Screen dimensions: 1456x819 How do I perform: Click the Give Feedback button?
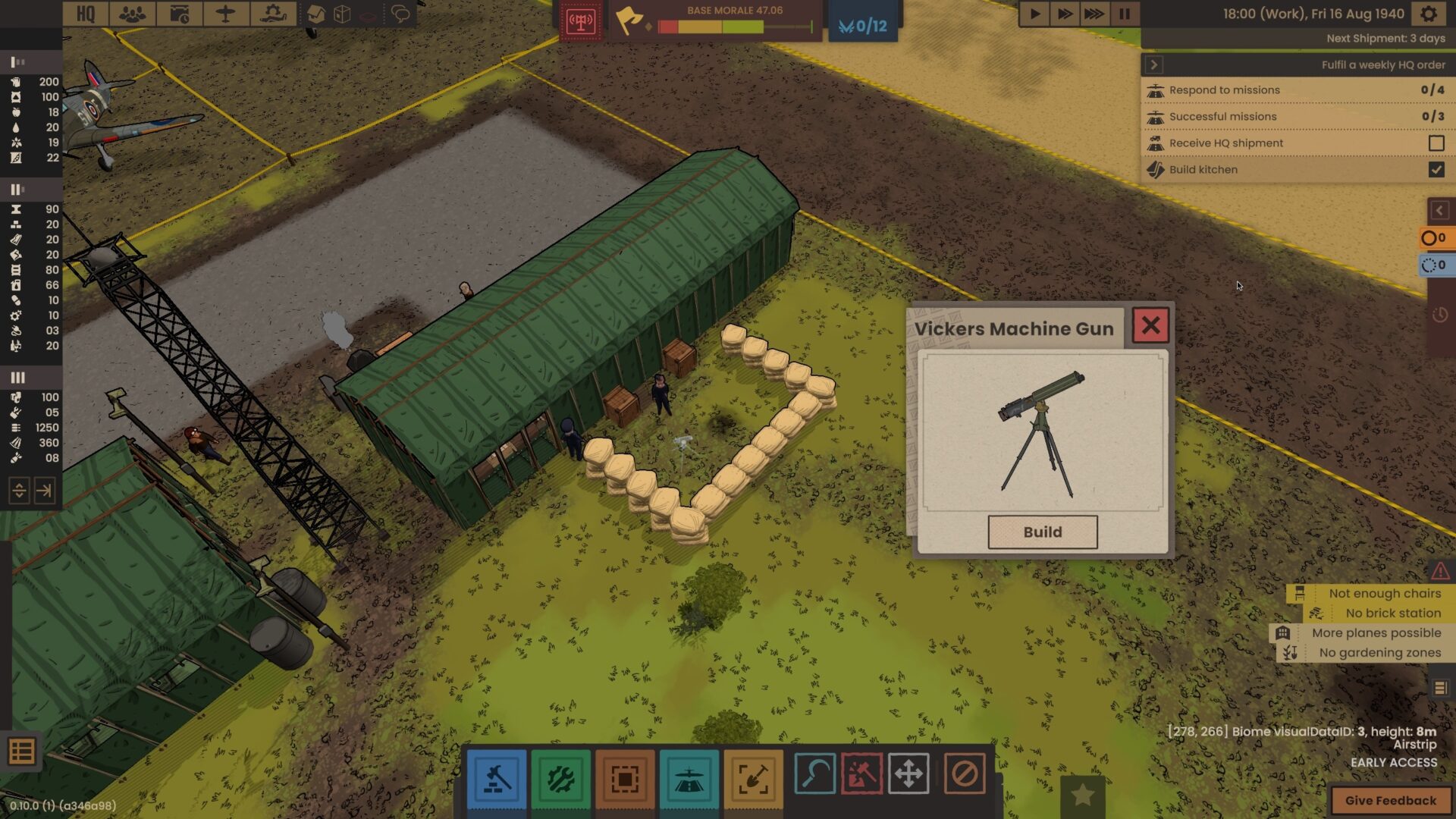pyautogui.click(x=1390, y=800)
